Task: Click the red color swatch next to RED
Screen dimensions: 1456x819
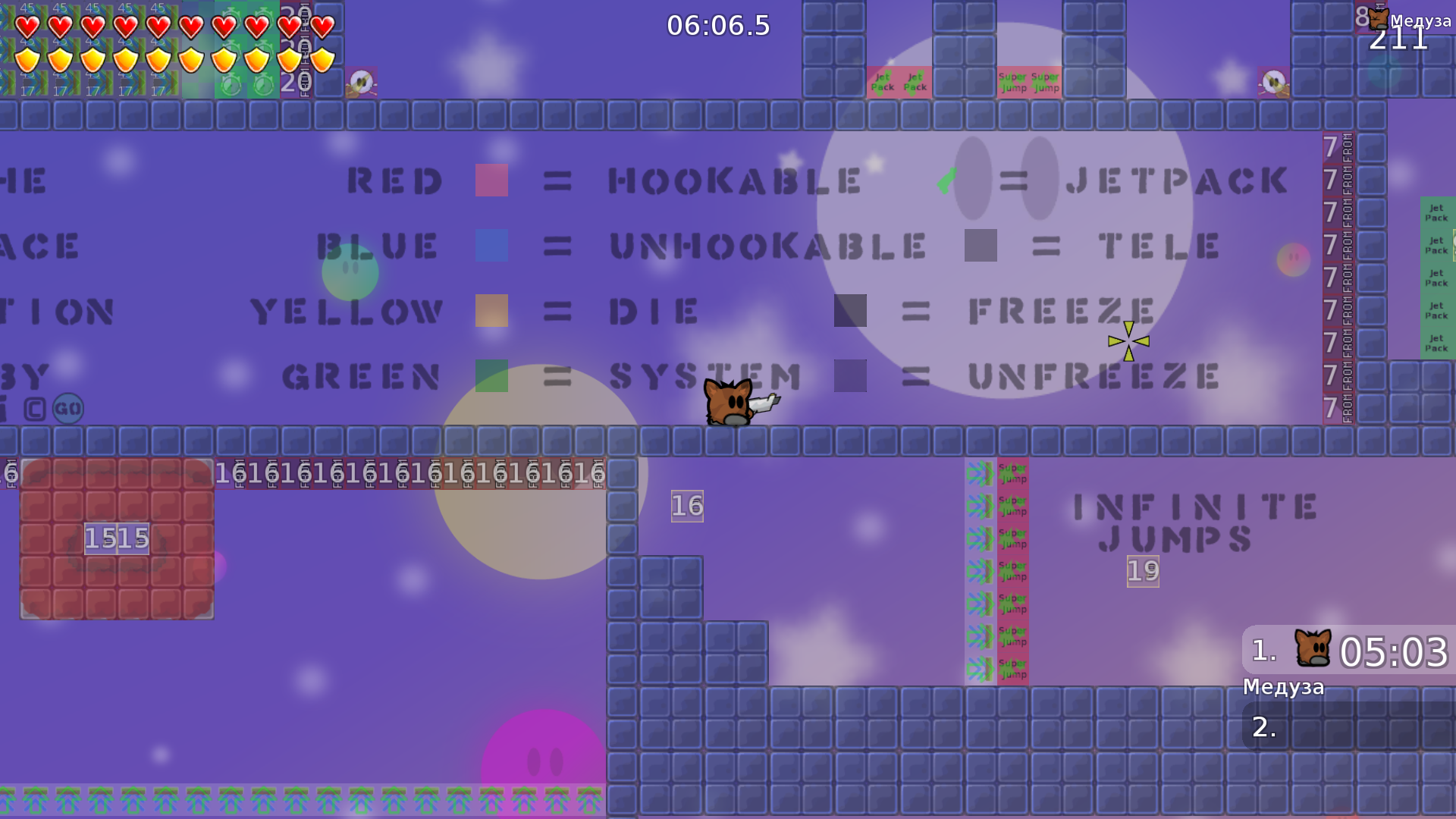Action: coord(491,180)
